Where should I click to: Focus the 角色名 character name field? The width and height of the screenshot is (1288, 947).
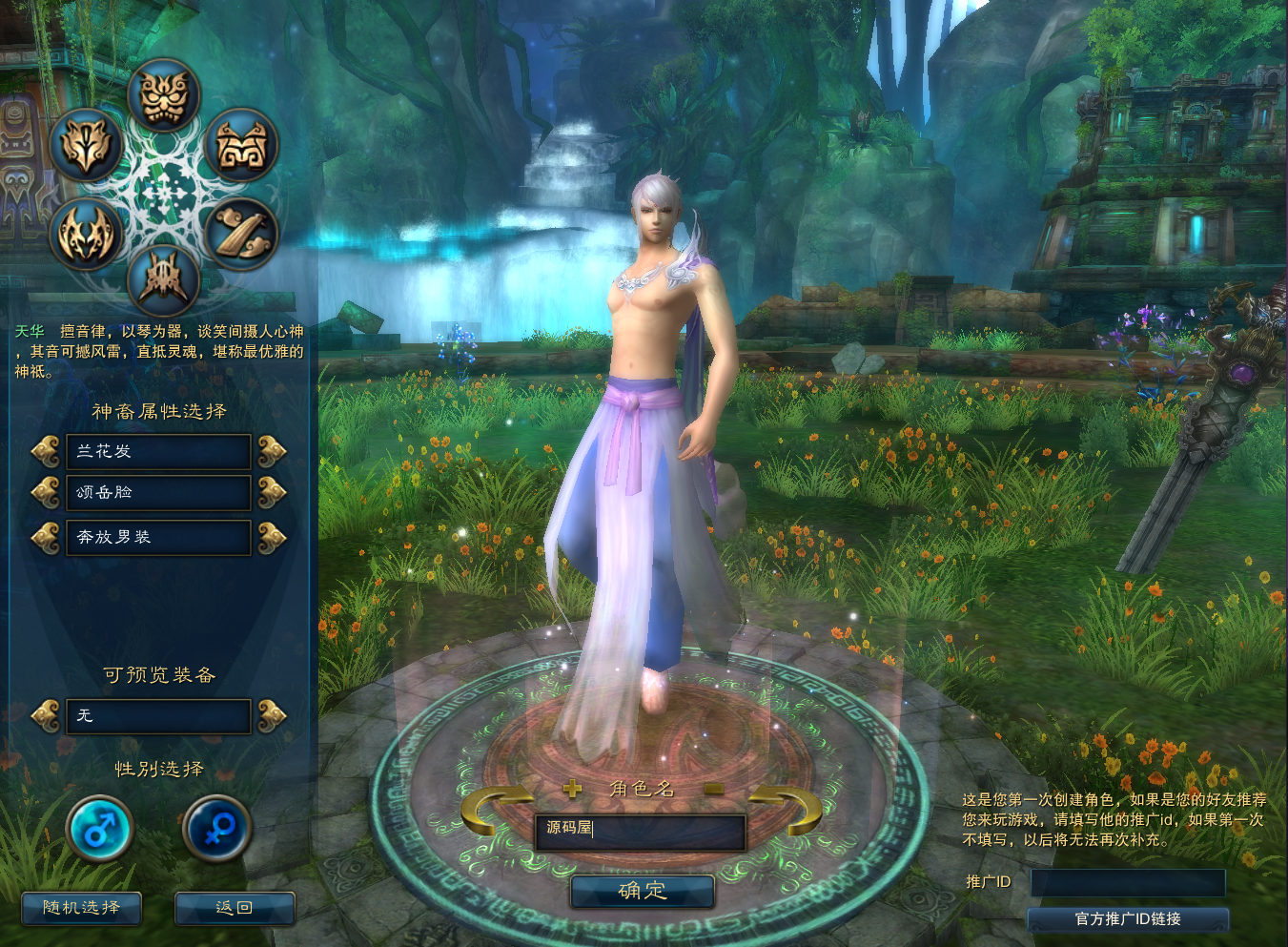640,830
